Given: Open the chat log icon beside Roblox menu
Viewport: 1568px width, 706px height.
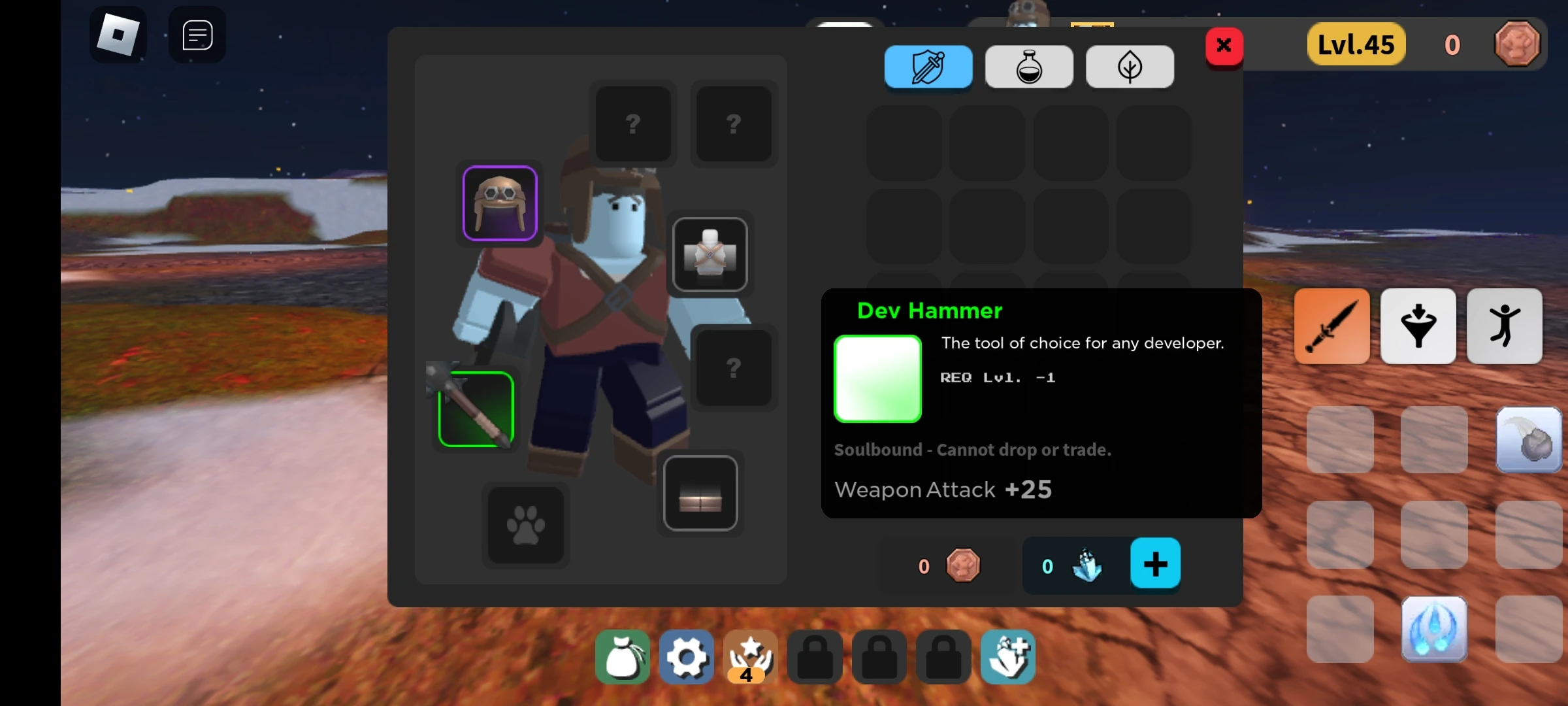Looking at the screenshot, I should point(195,34).
